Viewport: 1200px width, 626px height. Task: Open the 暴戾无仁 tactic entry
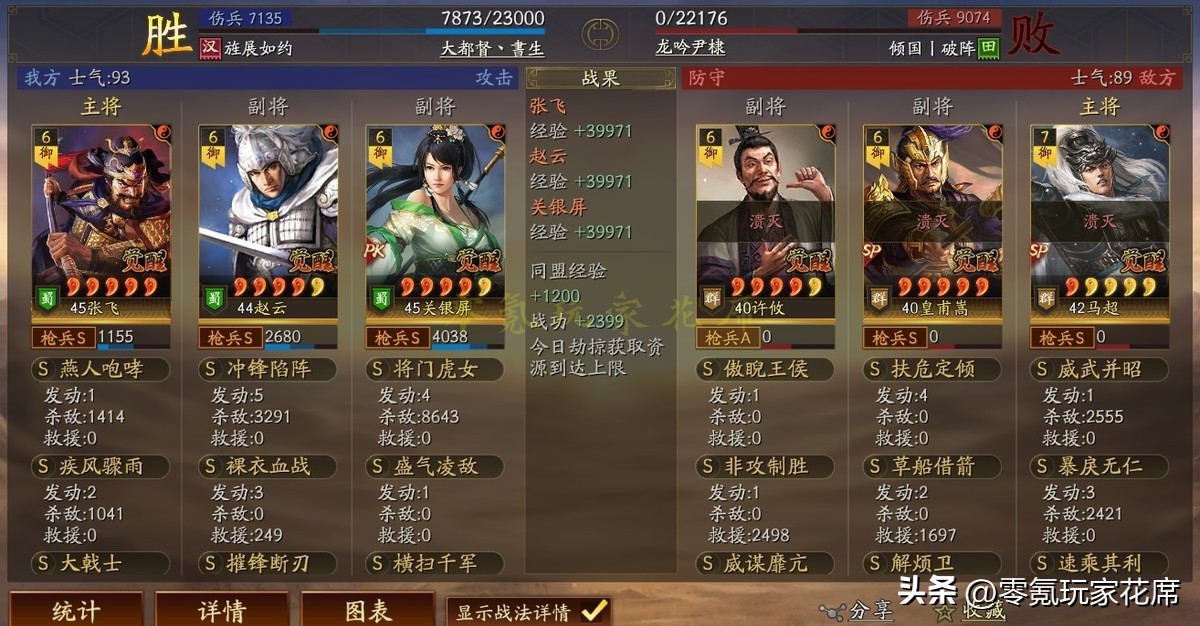click(x=1099, y=467)
